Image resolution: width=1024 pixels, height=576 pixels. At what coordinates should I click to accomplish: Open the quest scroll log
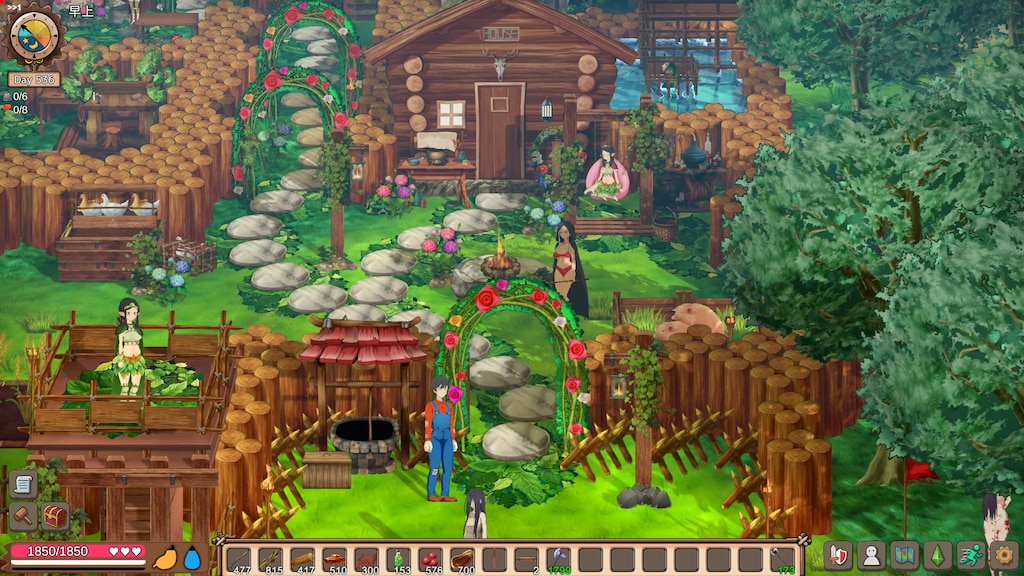click(22, 485)
